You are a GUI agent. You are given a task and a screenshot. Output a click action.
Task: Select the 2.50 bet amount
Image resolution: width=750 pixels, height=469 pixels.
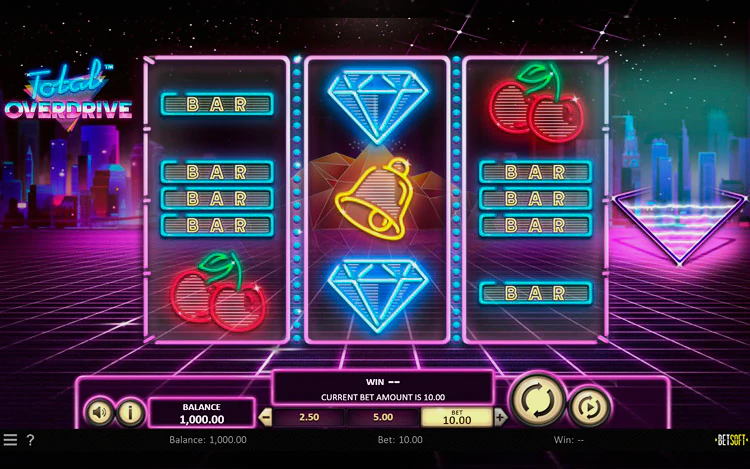click(308, 417)
